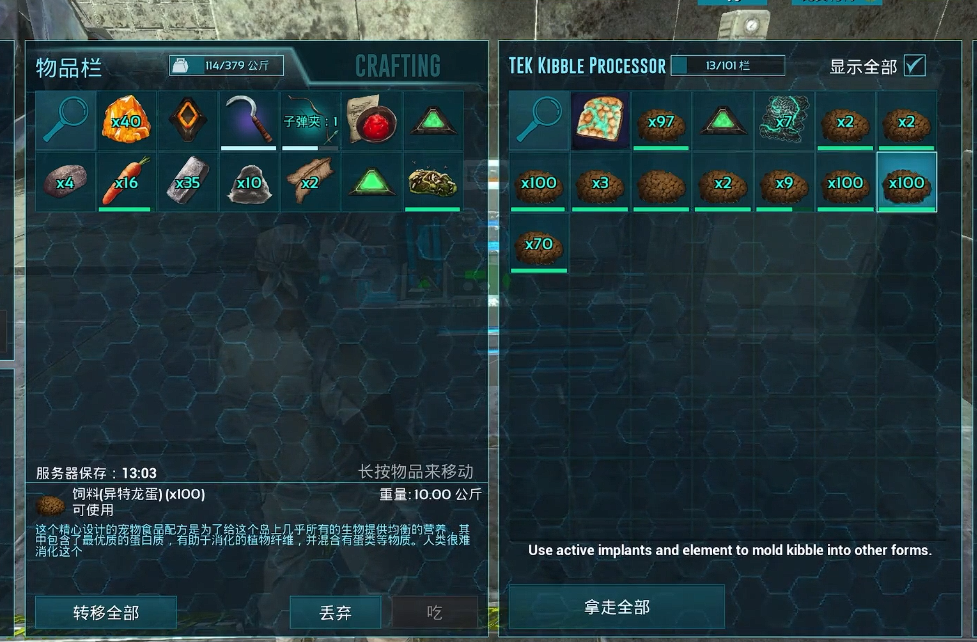Take all items with 拿走全部
977x642 pixels.
click(616, 607)
